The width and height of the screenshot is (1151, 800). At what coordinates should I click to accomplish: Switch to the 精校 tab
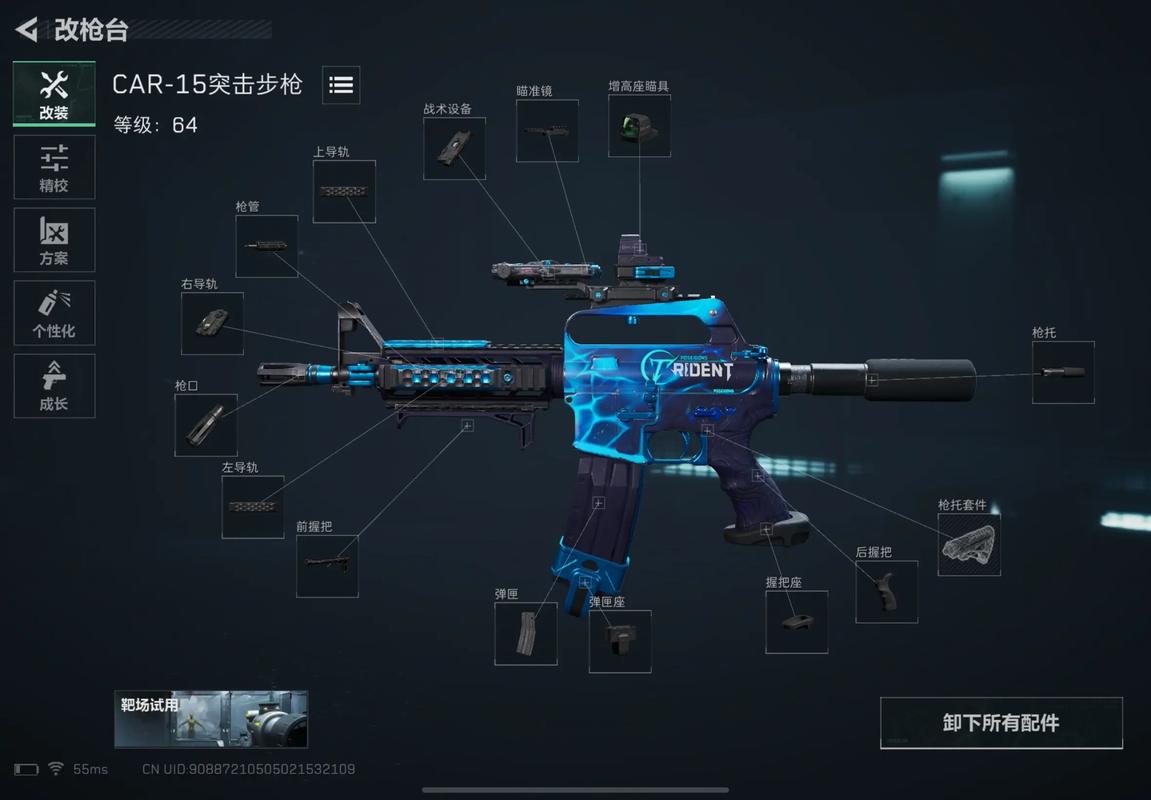click(54, 168)
